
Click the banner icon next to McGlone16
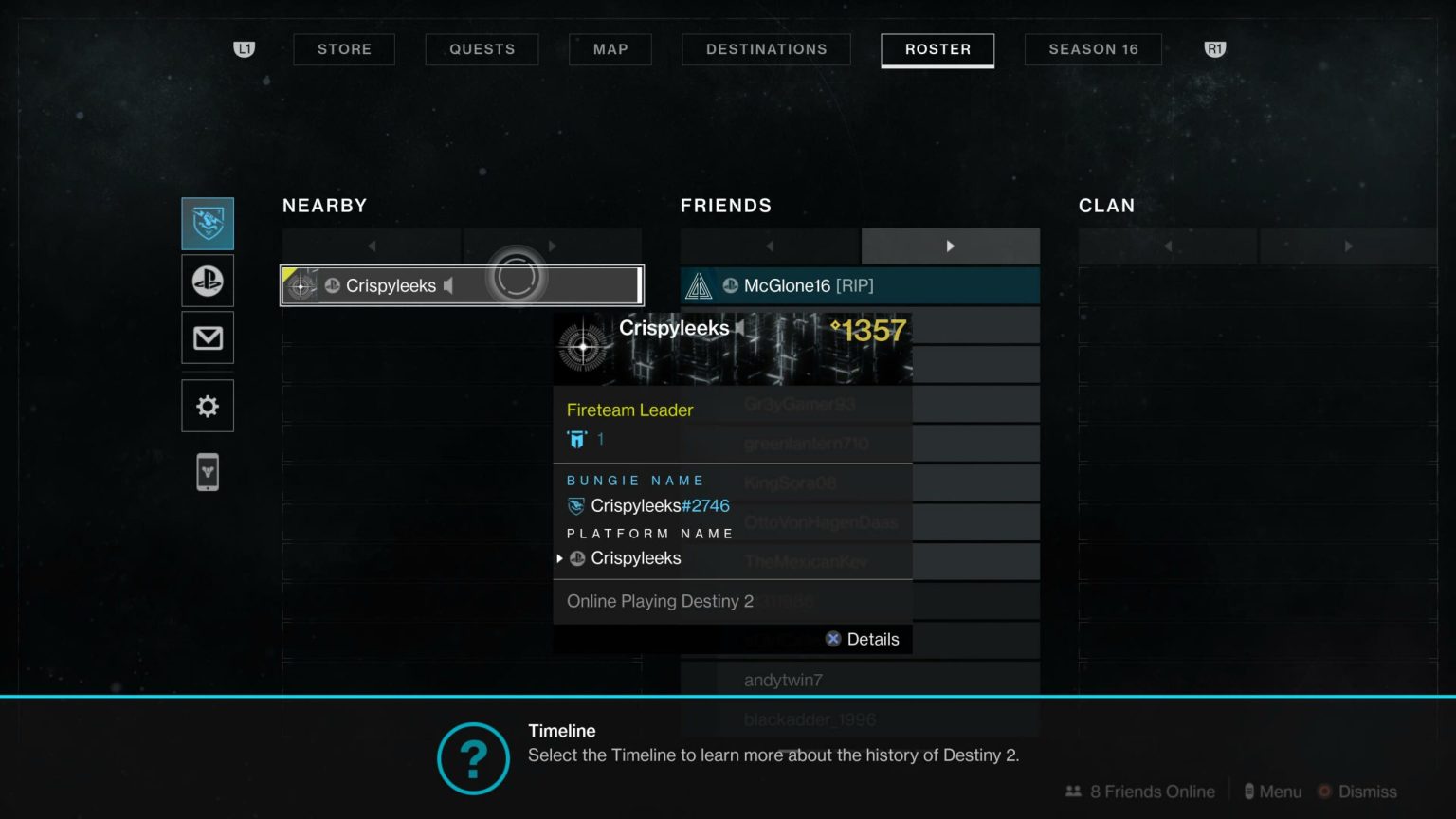[699, 284]
